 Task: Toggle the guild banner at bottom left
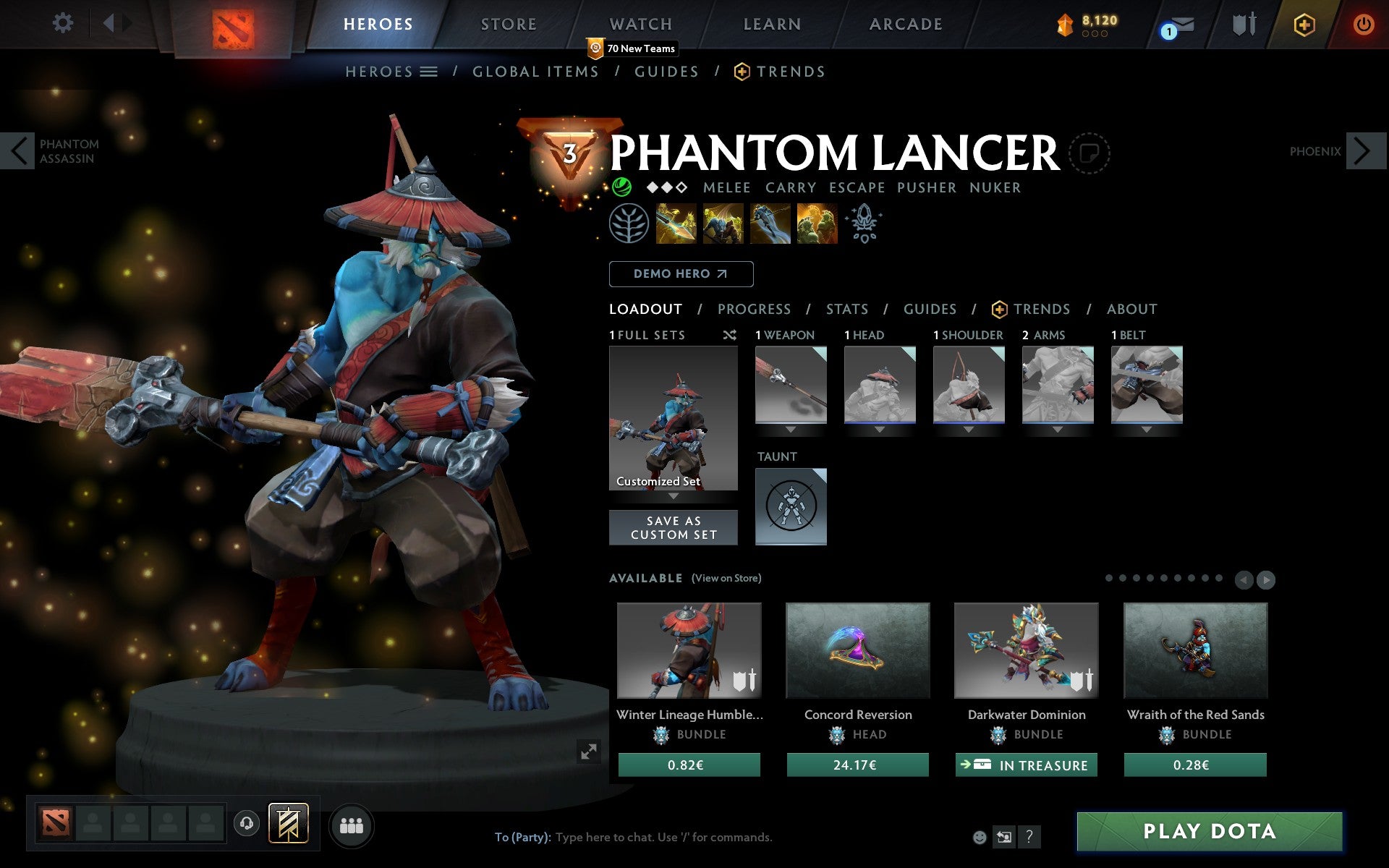pyautogui.click(x=288, y=822)
